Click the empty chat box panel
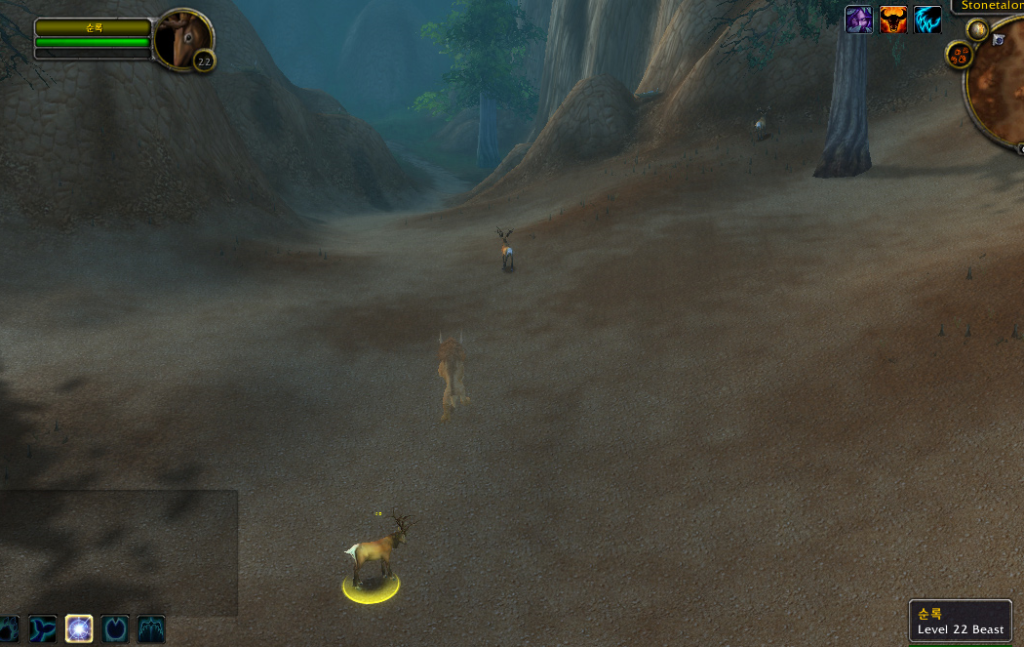The width and height of the screenshot is (1024, 647). click(118, 552)
